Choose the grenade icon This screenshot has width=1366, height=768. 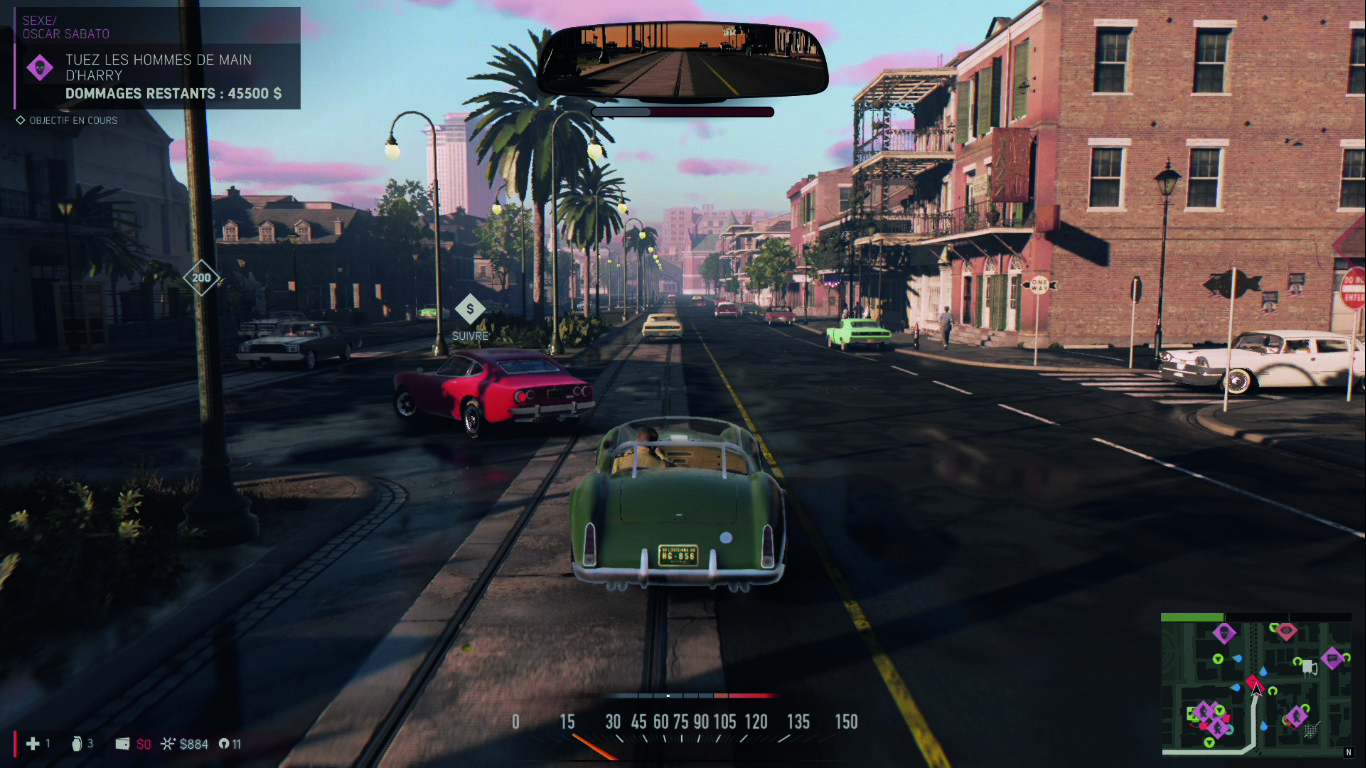coord(78,743)
